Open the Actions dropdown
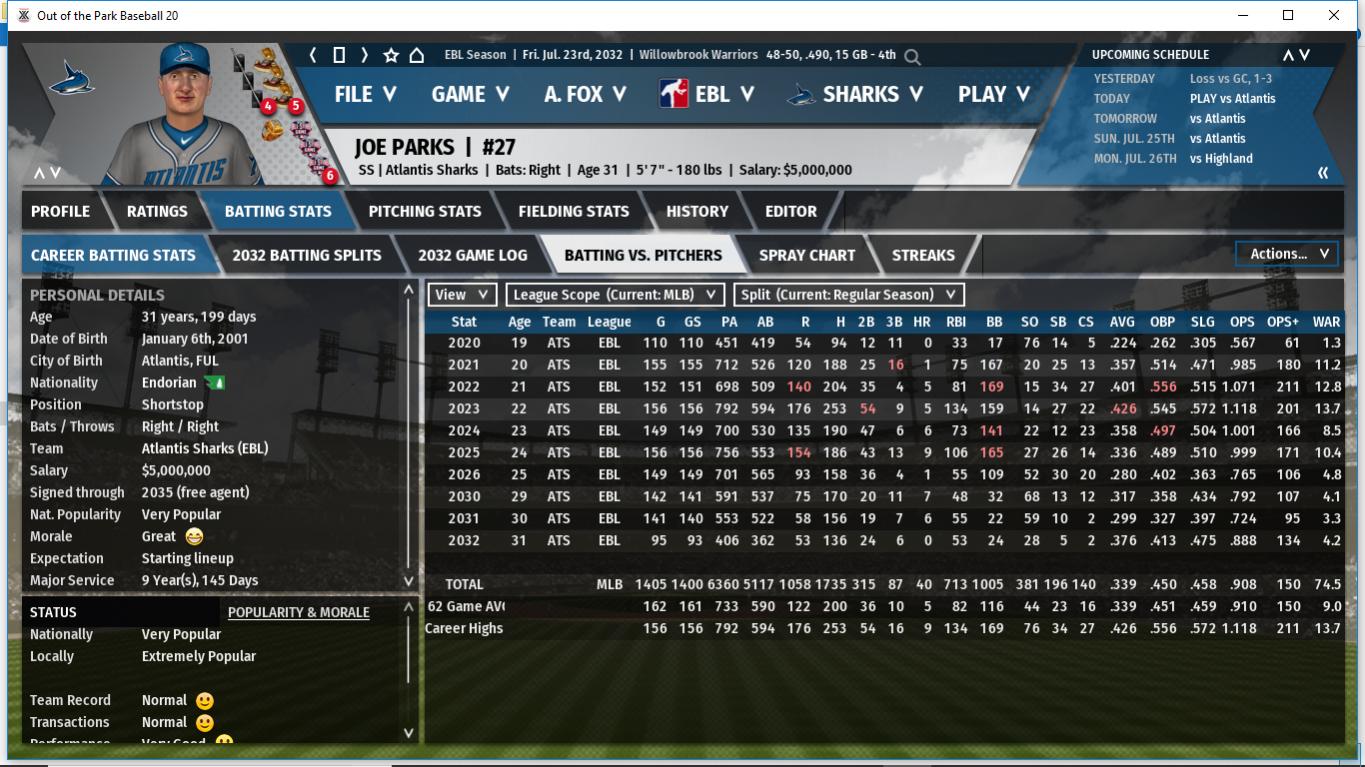This screenshot has width=1365, height=767. point(1288,254)
